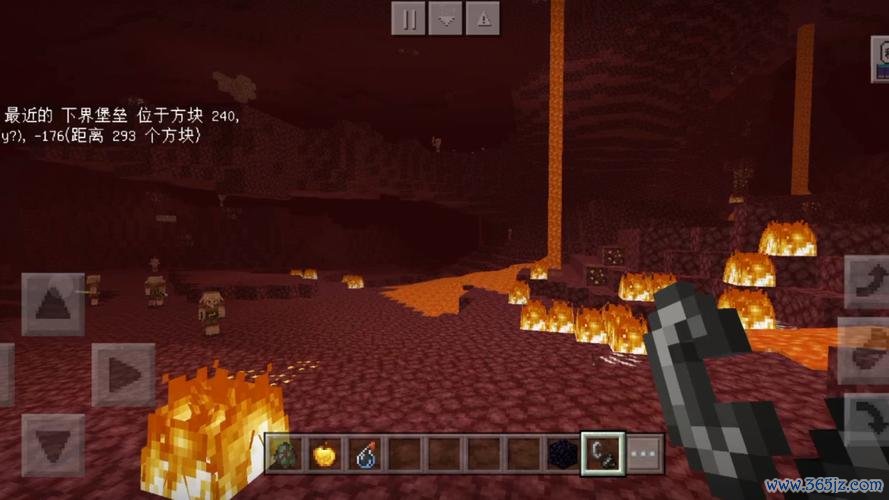
Task: Select the flint and steel slot
Action: 603,453
